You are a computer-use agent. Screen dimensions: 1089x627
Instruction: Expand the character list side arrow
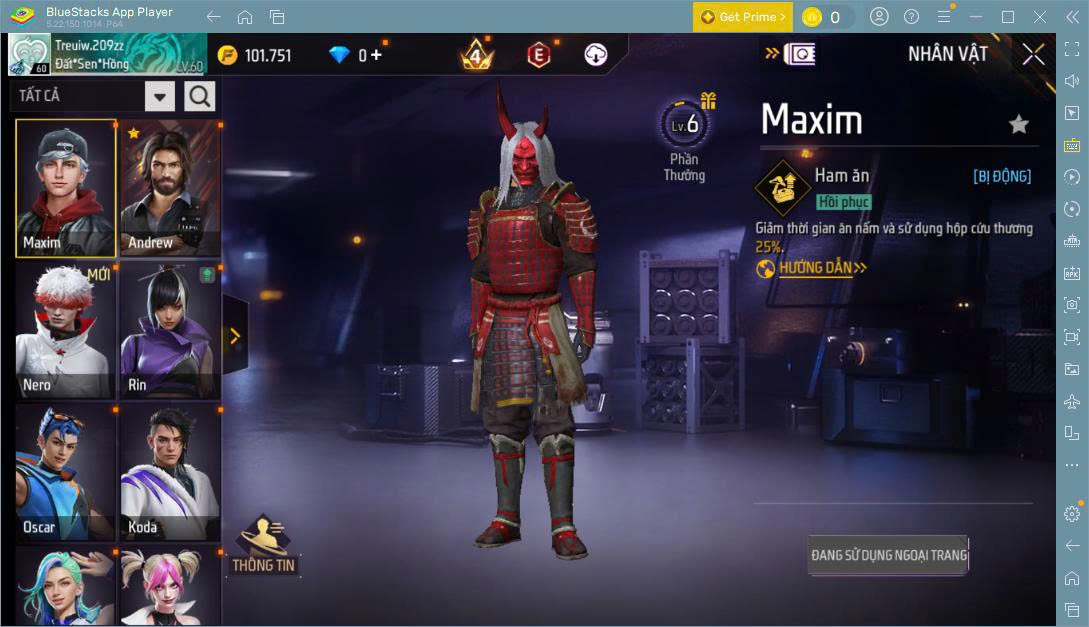pos(235,336)
